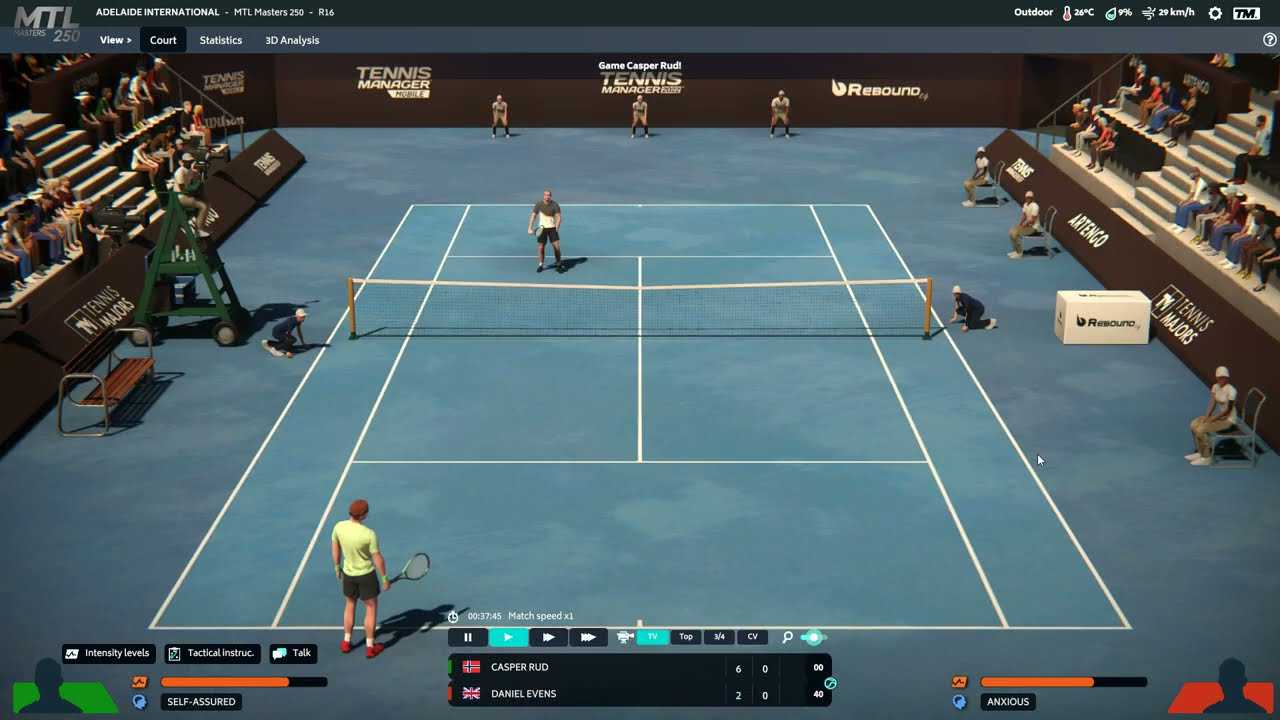Select the TV camera view
The width and height of the screenshot is (1280, 720).
pyautogui.click(x=652, y=637)
